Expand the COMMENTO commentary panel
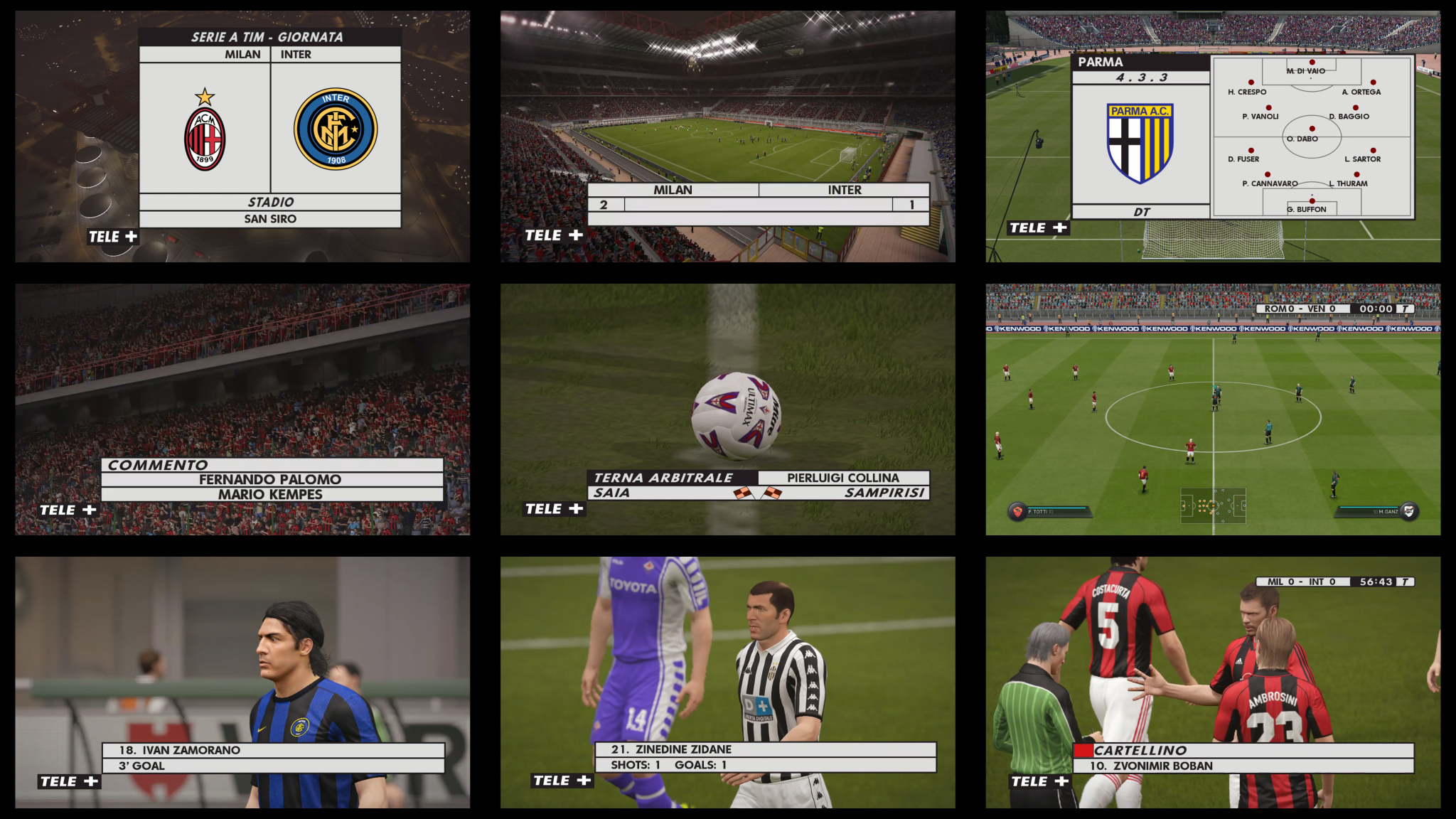 click(158, 464)
